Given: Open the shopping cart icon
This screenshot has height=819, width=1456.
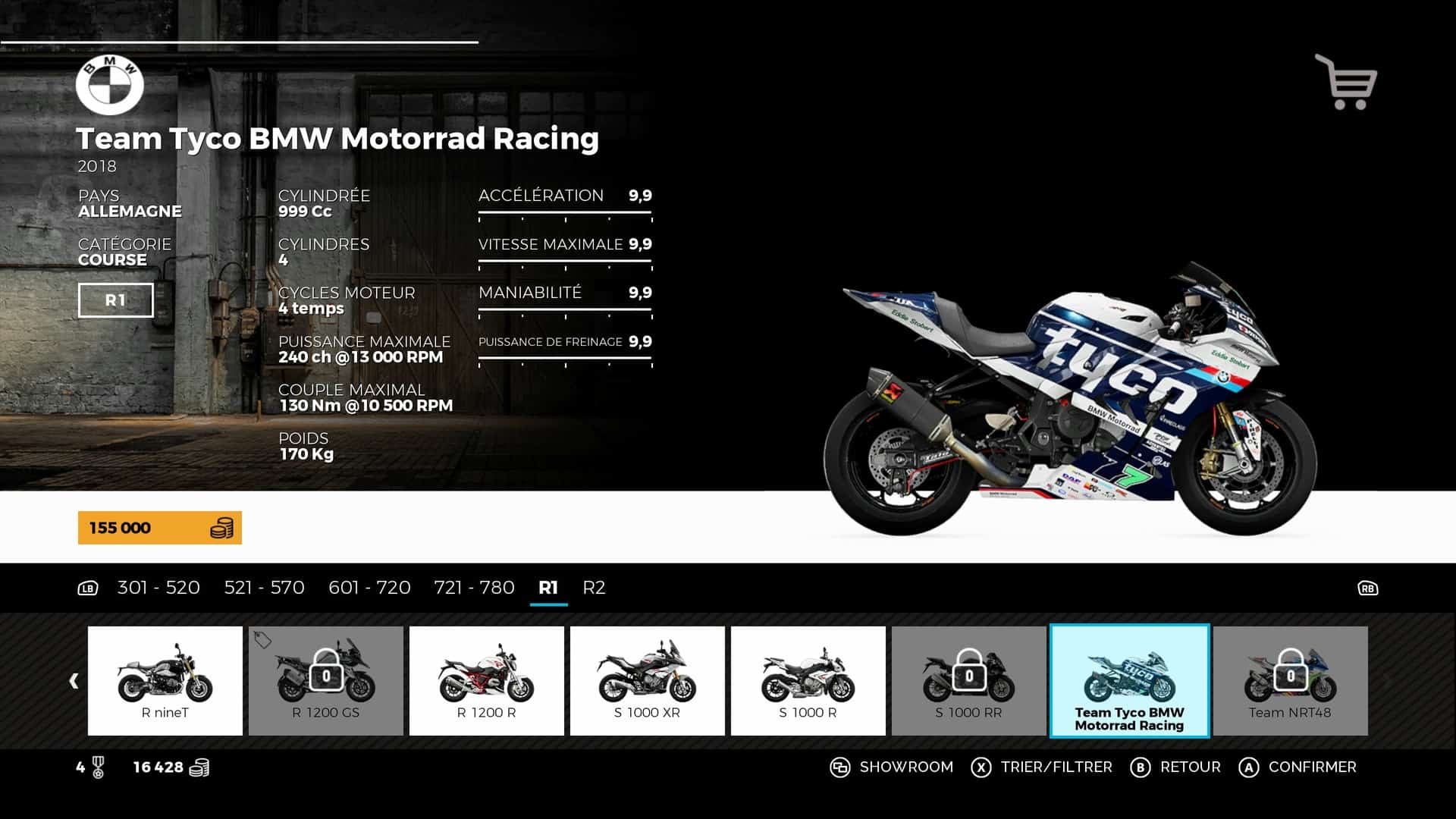Looking at the screenshot, I should tap(1346, 82).
